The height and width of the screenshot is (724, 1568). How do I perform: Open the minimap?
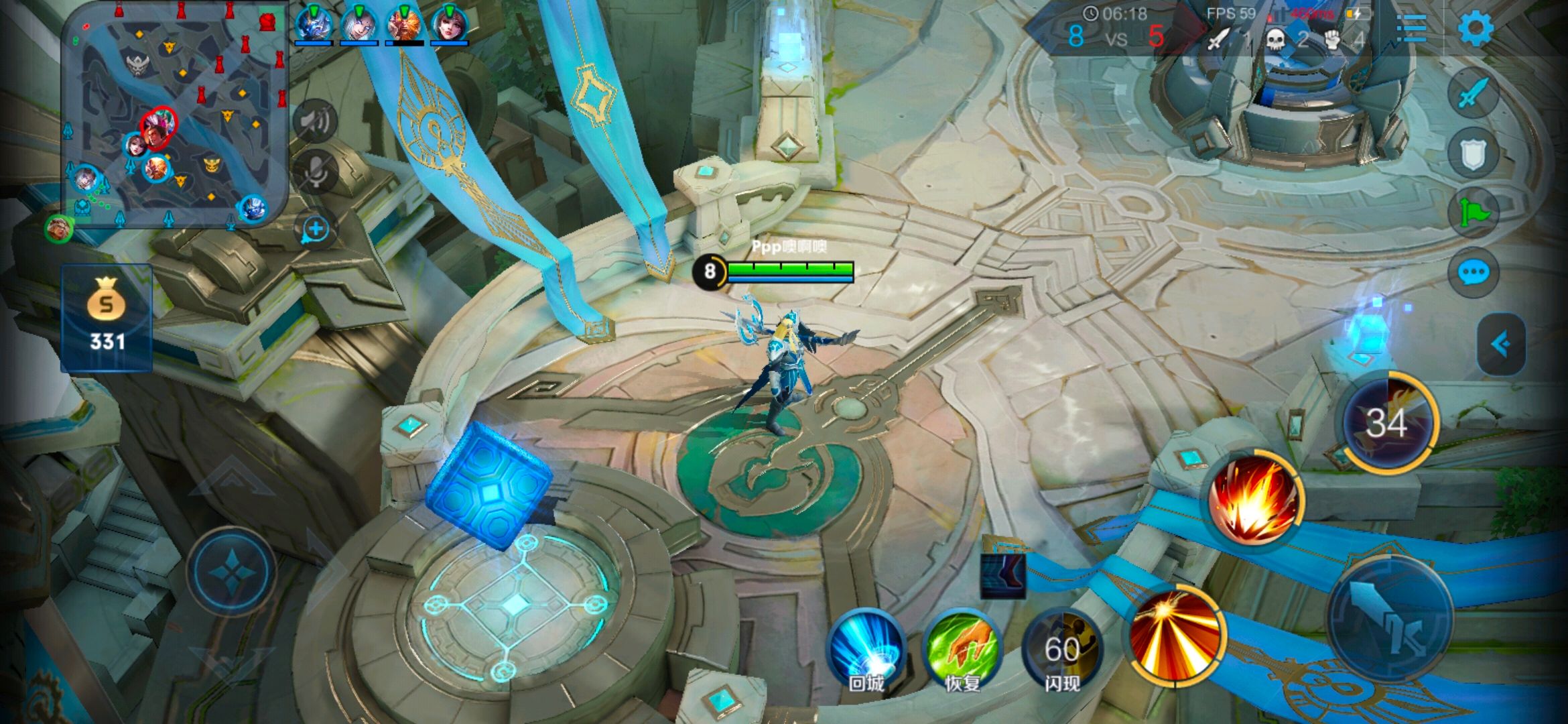click(x=174, y=115)
